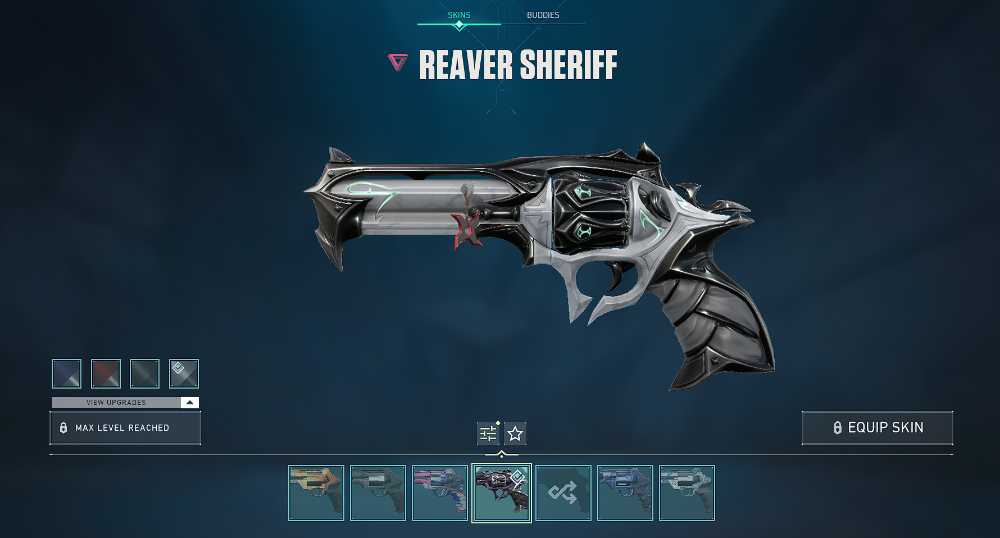The height and width of the screenshot is (538, 1000).
Task: Click the Max Level Reached button
Action: point(125,428)
